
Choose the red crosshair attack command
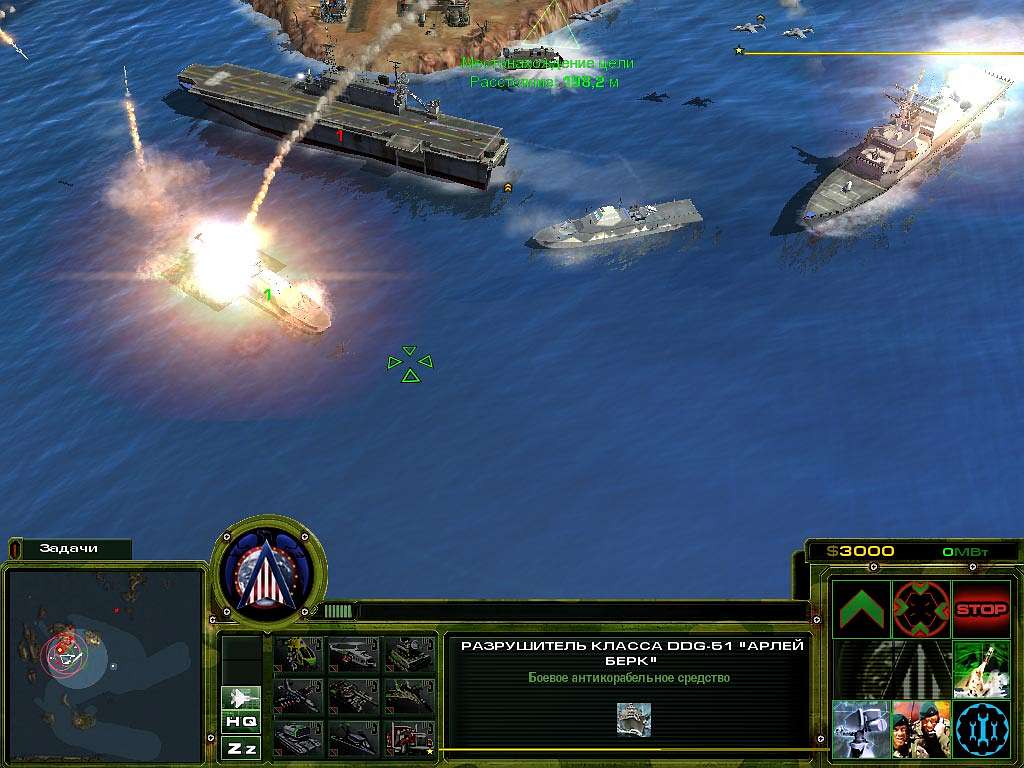click(x=921, y=608)
